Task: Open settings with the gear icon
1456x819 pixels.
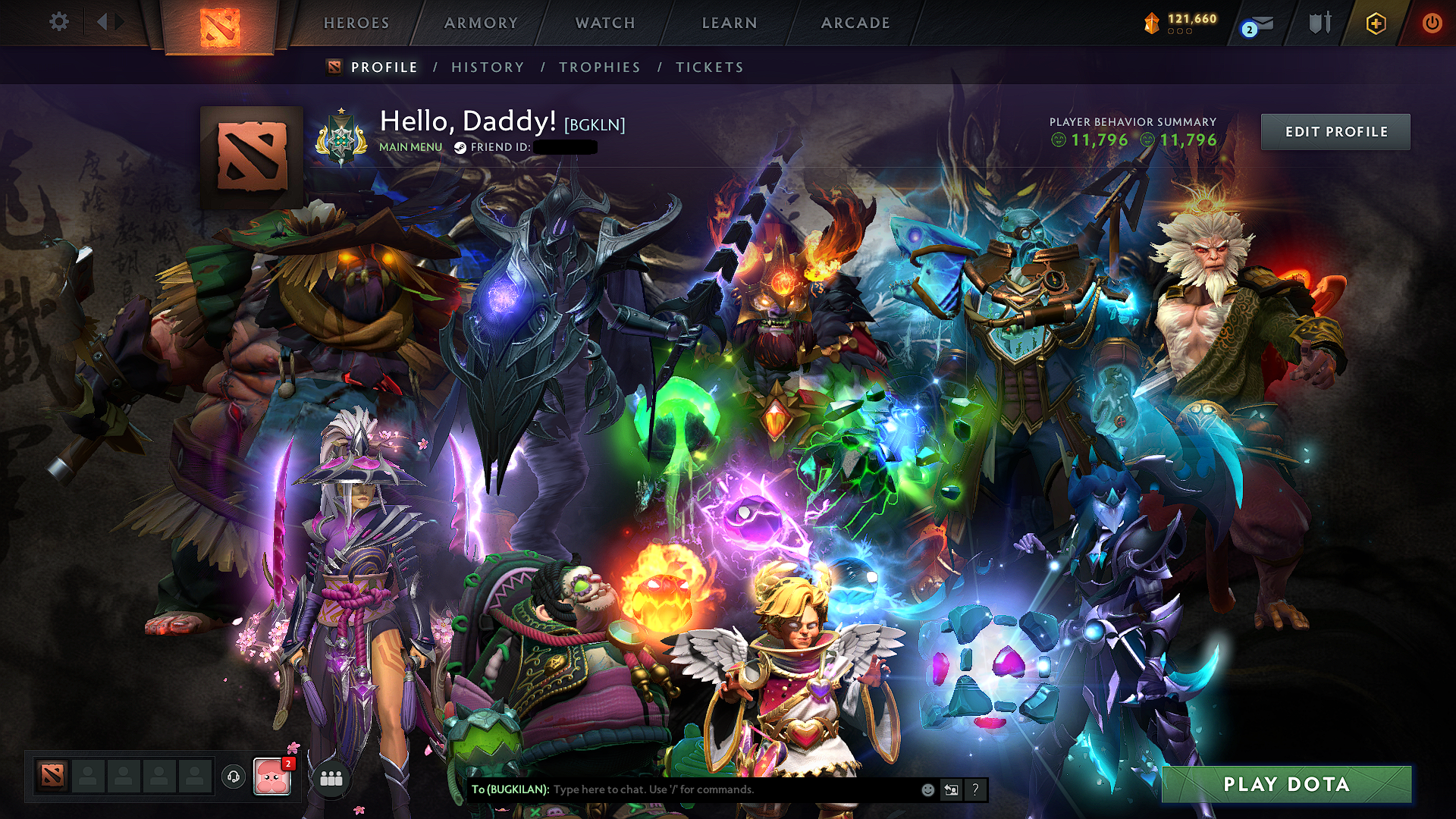Action: coord(59,22)
